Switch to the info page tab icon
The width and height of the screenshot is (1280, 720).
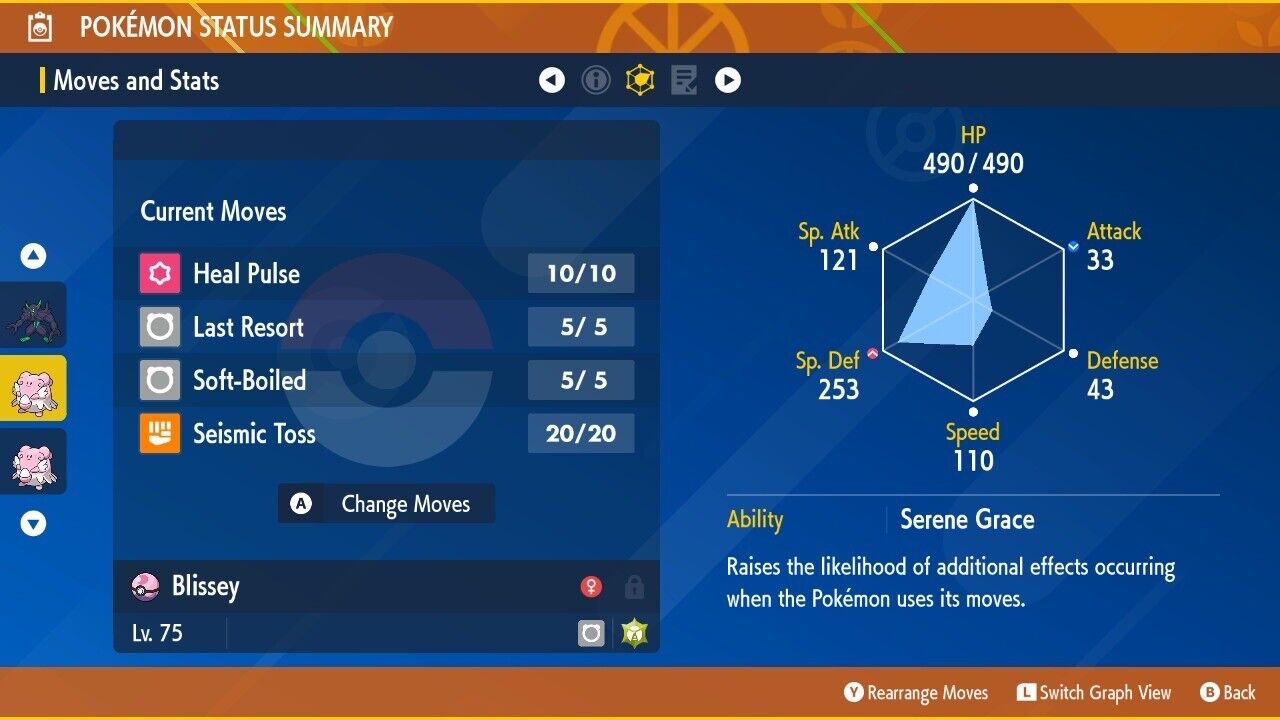tap(596, 80)
